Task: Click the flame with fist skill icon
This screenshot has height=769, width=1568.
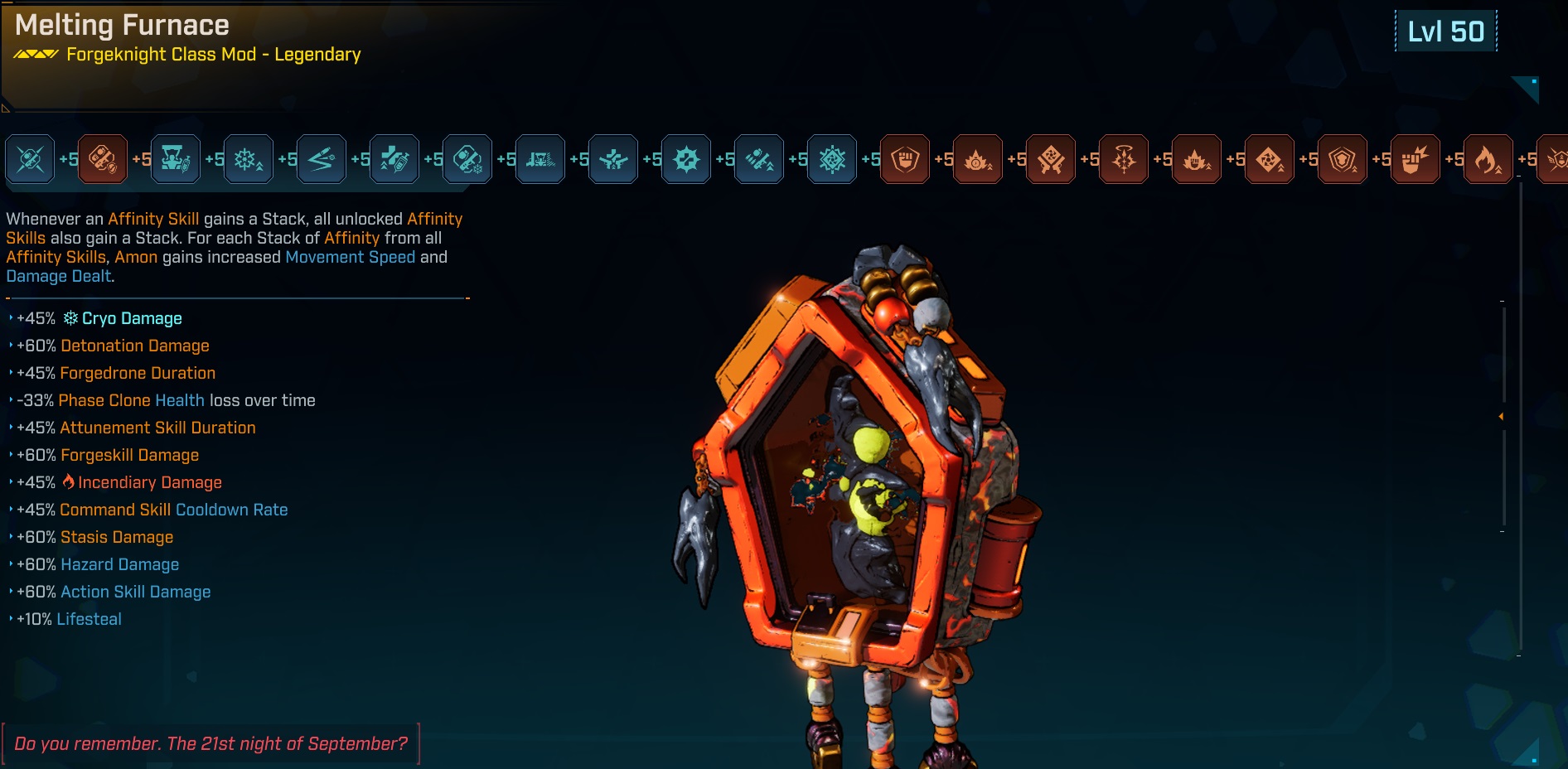Action: click(1197, 159)
